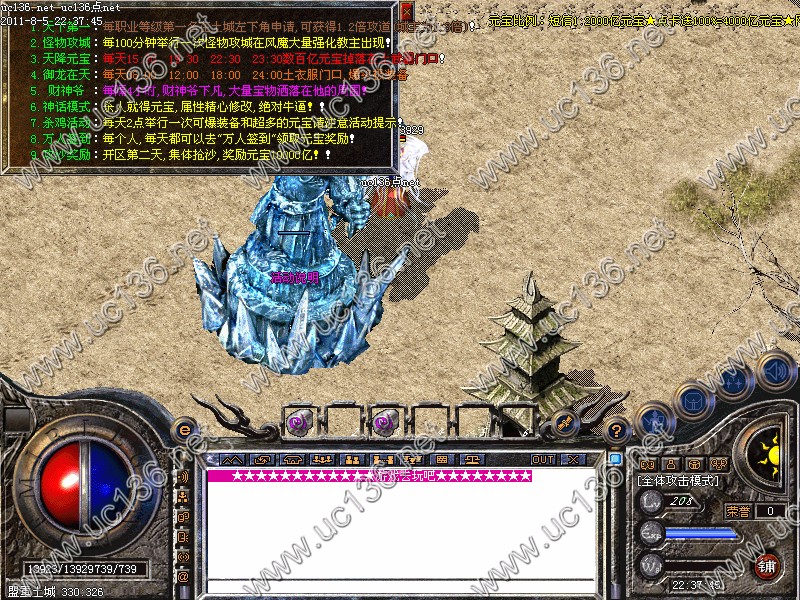
Task: Use the second purple scroll hotbar item
Action: pos(384,422)
